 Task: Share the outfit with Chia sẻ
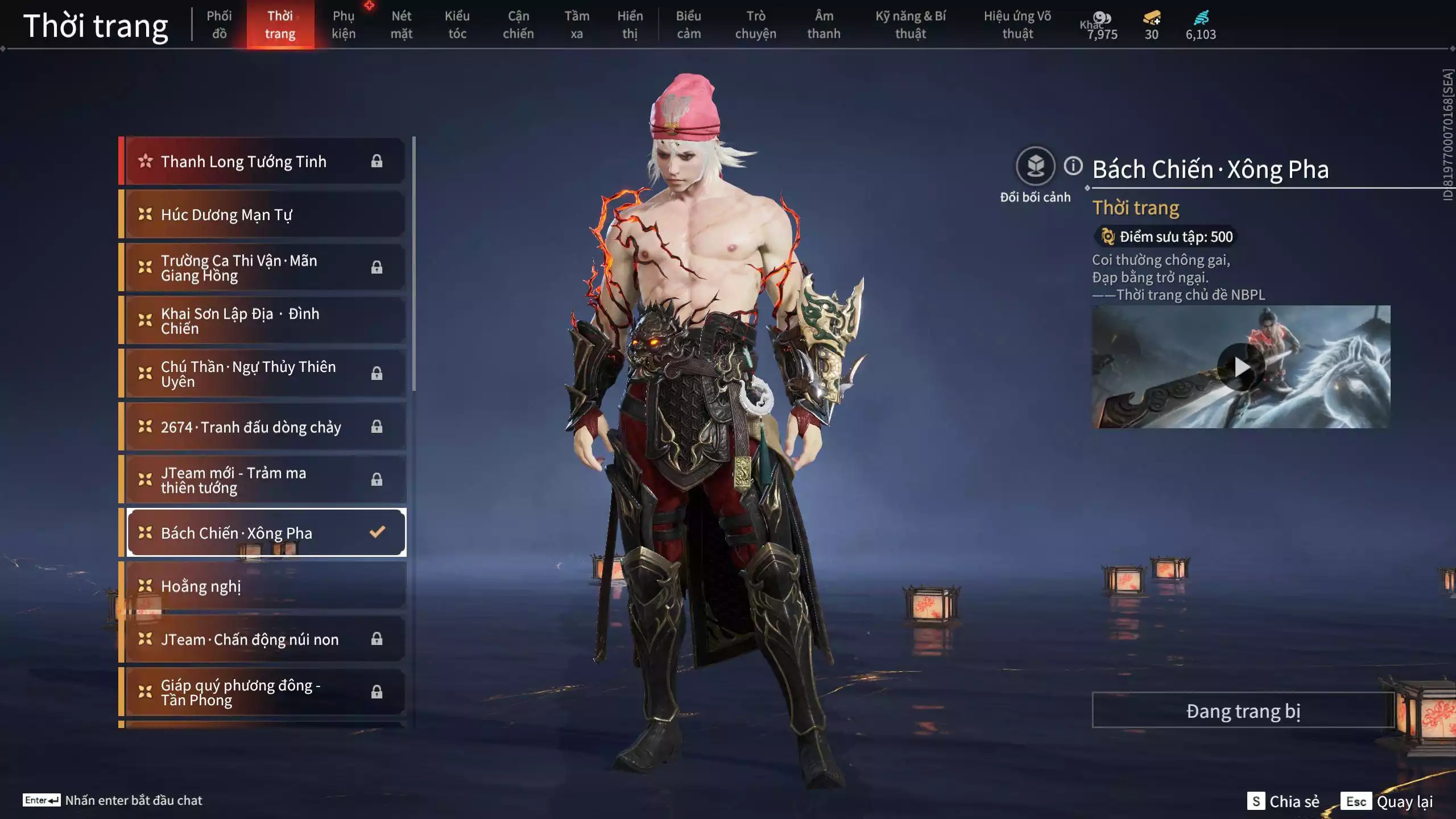tap(1284, 801)
